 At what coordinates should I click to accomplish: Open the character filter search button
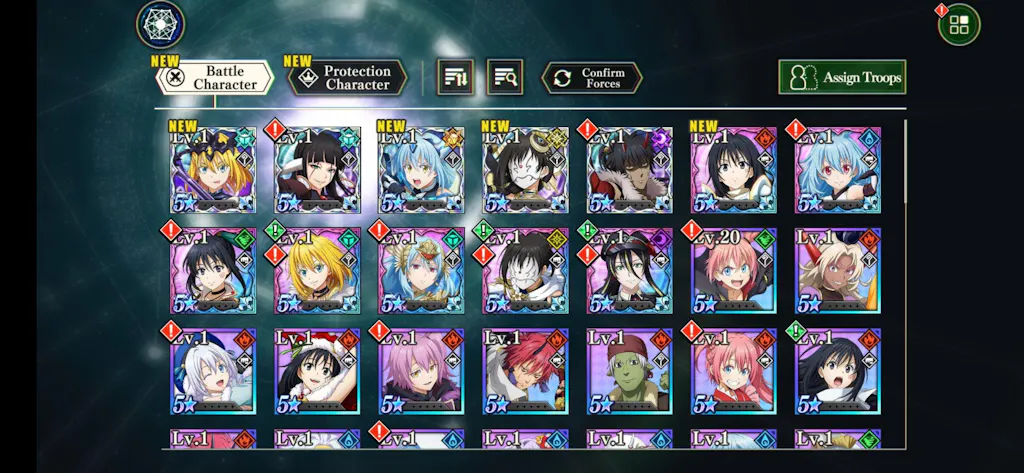[505, 77]
